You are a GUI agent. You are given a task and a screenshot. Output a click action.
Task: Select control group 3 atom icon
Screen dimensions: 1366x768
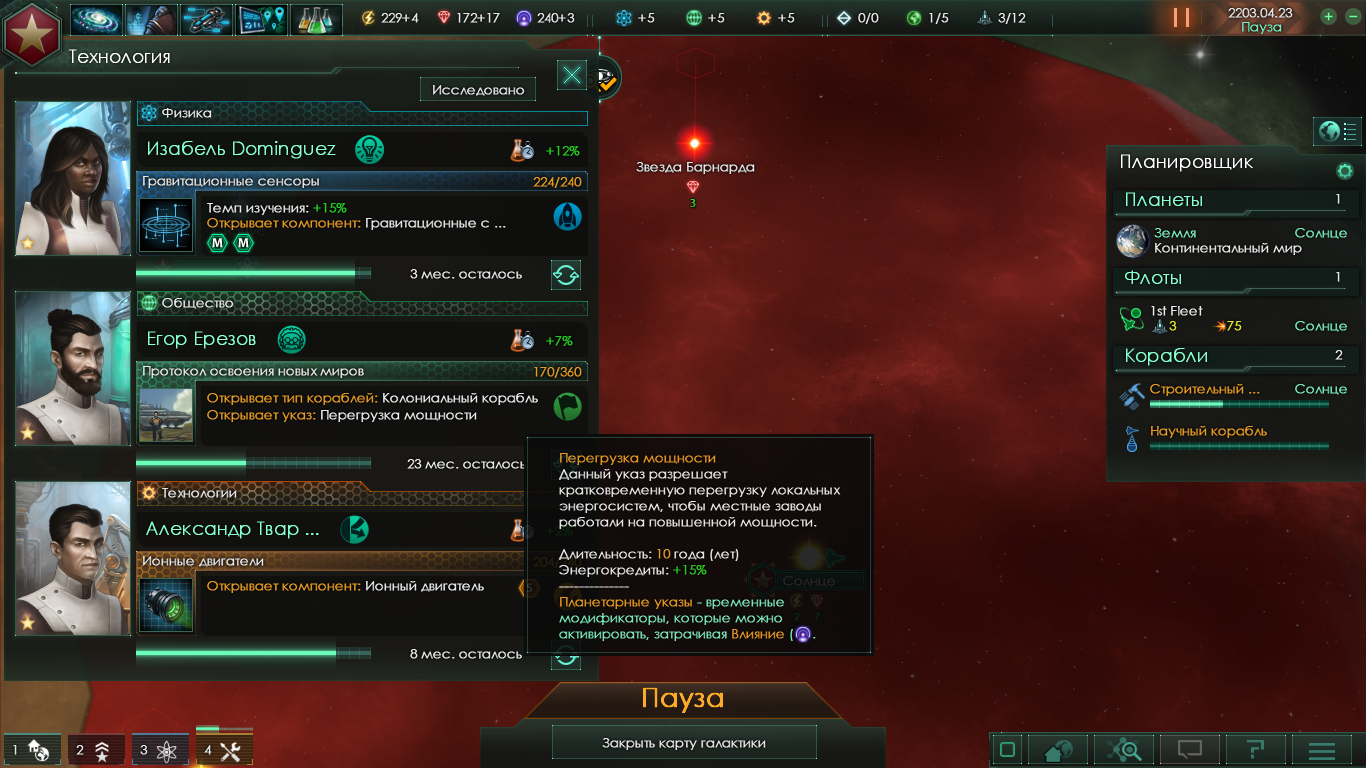tap(160, 750)
